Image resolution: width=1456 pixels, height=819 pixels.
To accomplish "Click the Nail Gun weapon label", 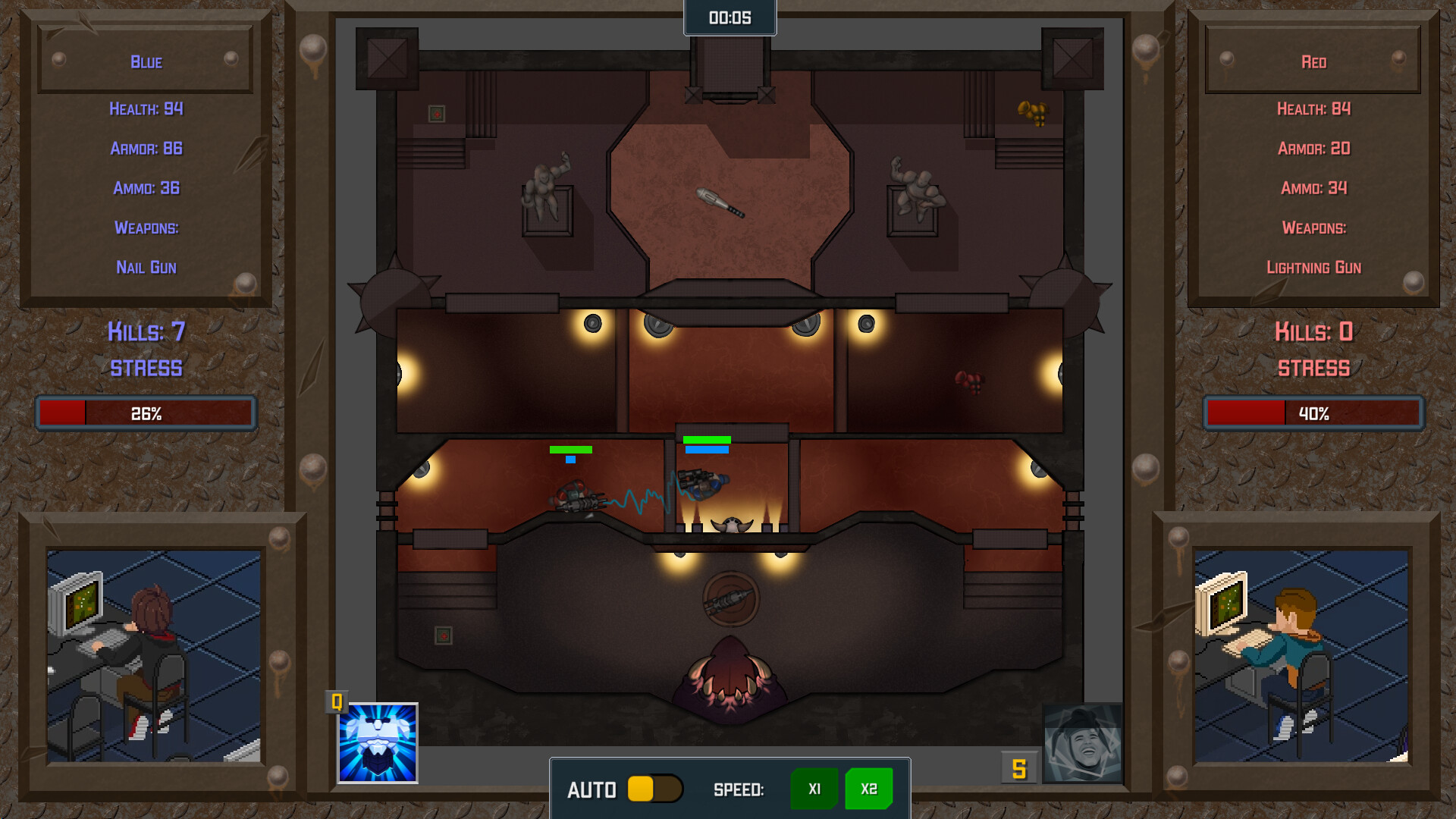I will tap(146, 267).
